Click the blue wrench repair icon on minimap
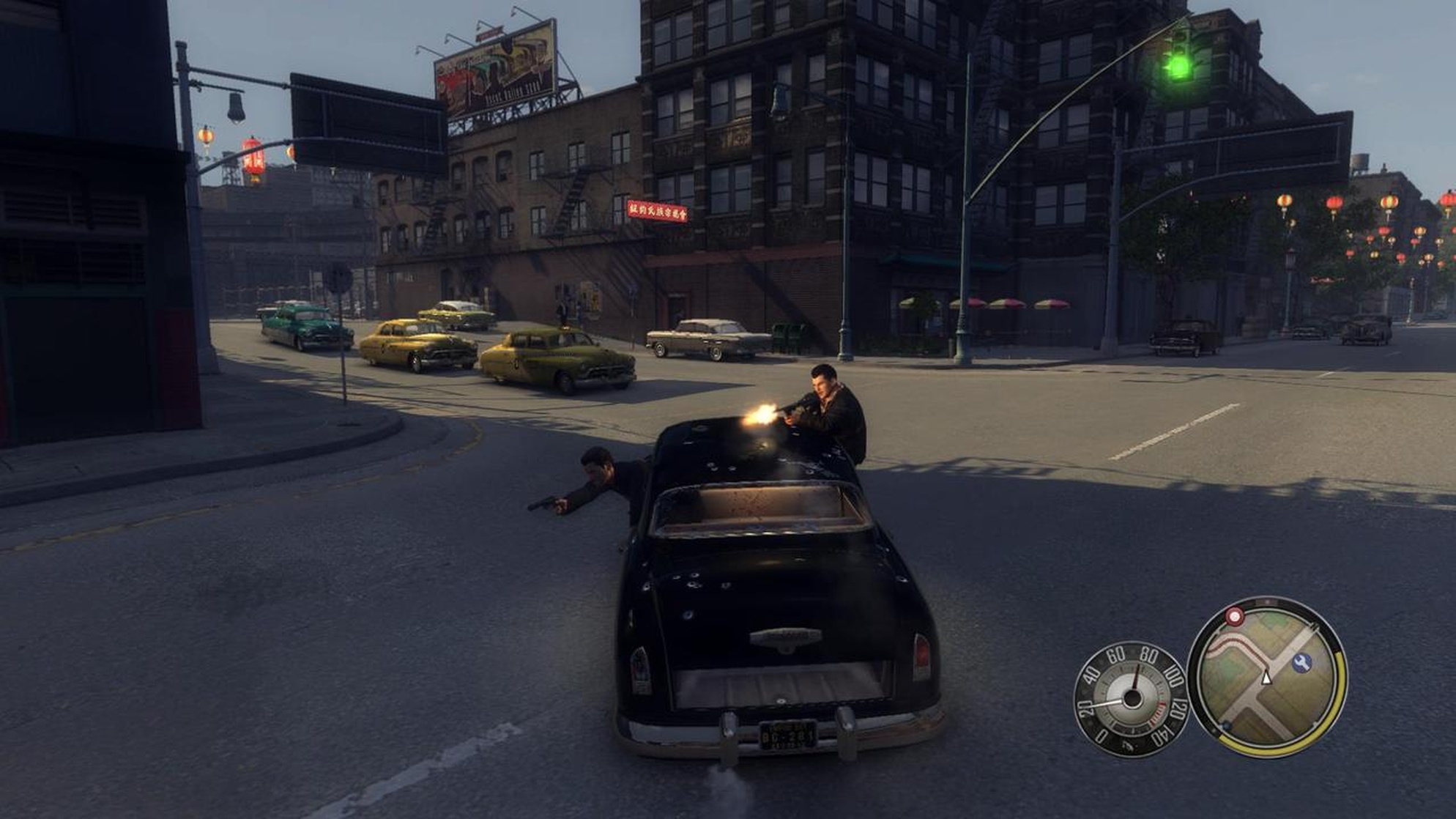 point(1301,661)
